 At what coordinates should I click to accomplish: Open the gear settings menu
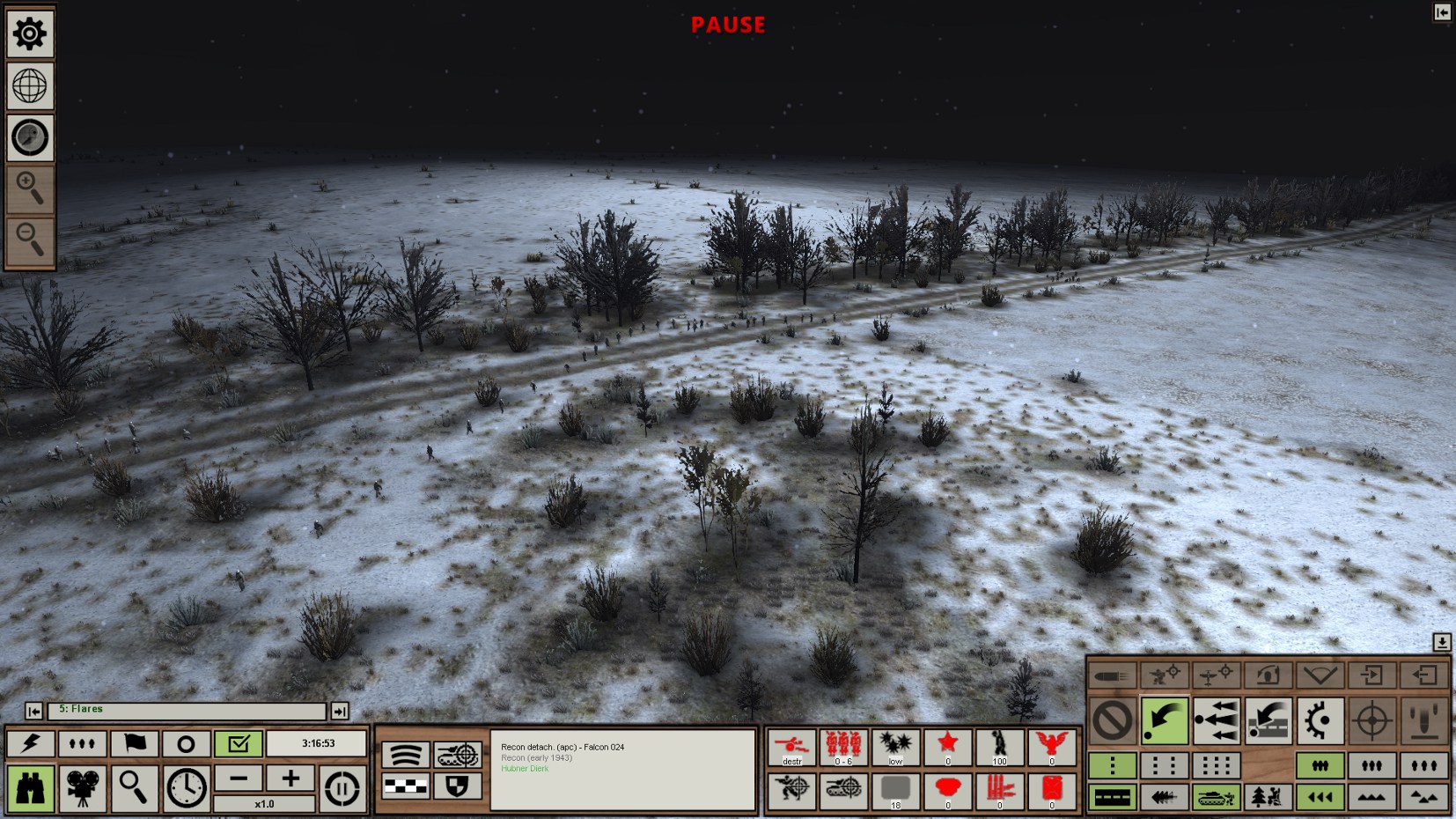click(30, 34)
